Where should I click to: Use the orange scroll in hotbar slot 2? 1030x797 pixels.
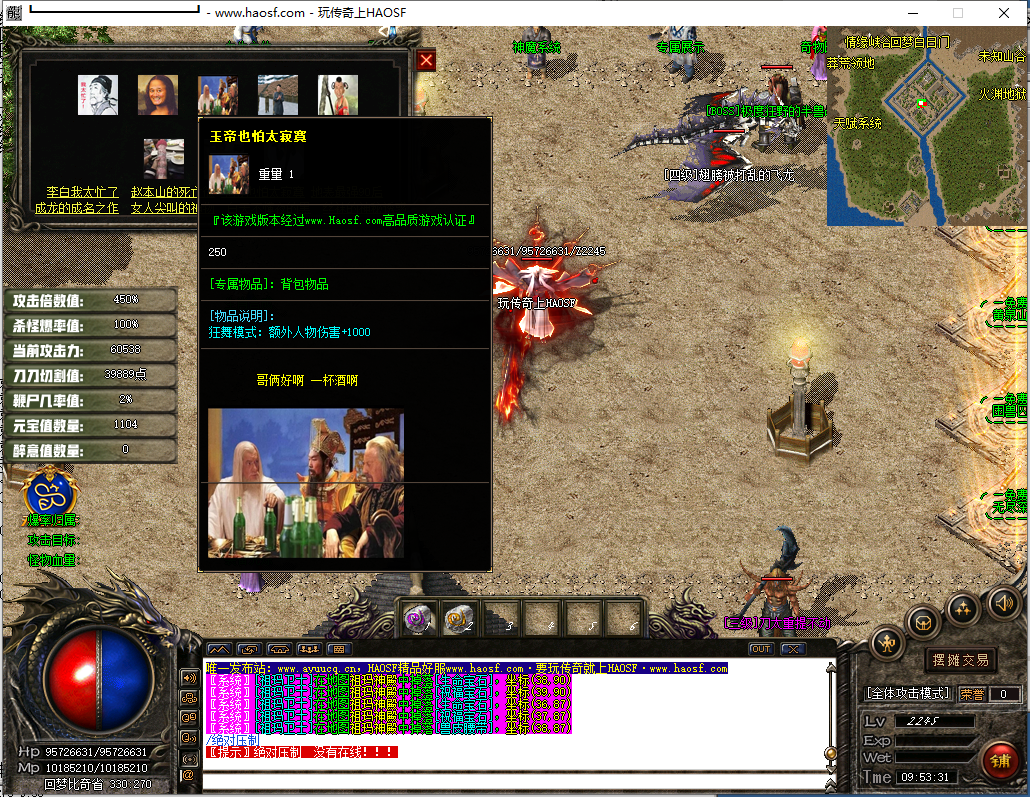458,619
